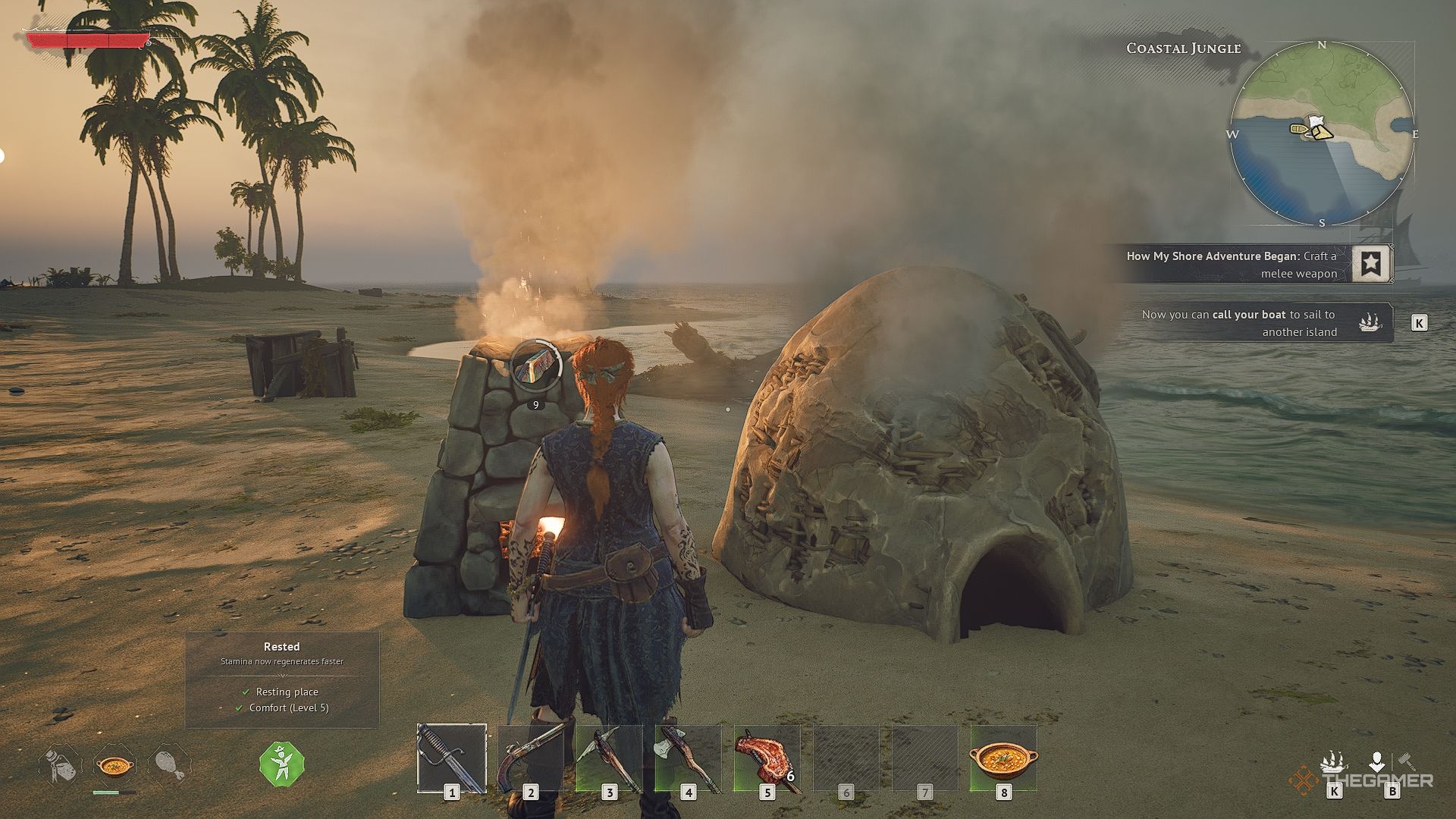This screenshot has height=819, width=1456.
Task: Use the grilled meat stack of six
Action: point(767,758)
